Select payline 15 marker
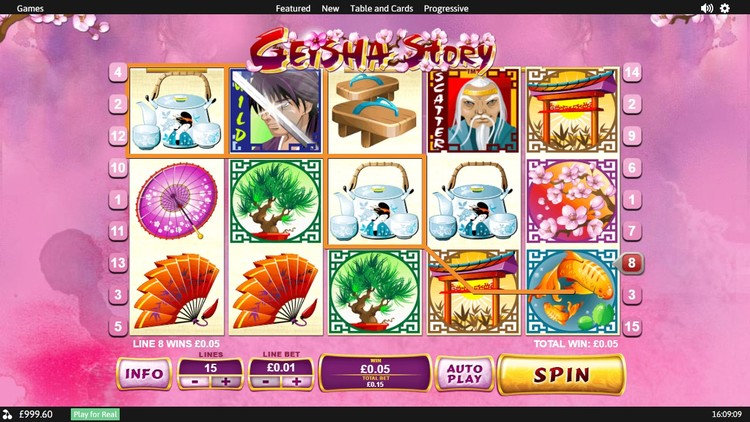The image size is (750, 422). 632,327
